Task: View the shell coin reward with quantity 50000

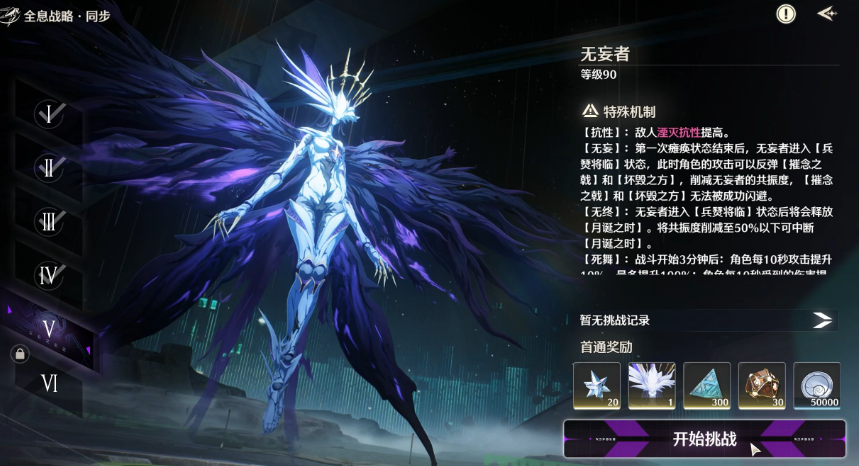Action: [x=817, y=386]
